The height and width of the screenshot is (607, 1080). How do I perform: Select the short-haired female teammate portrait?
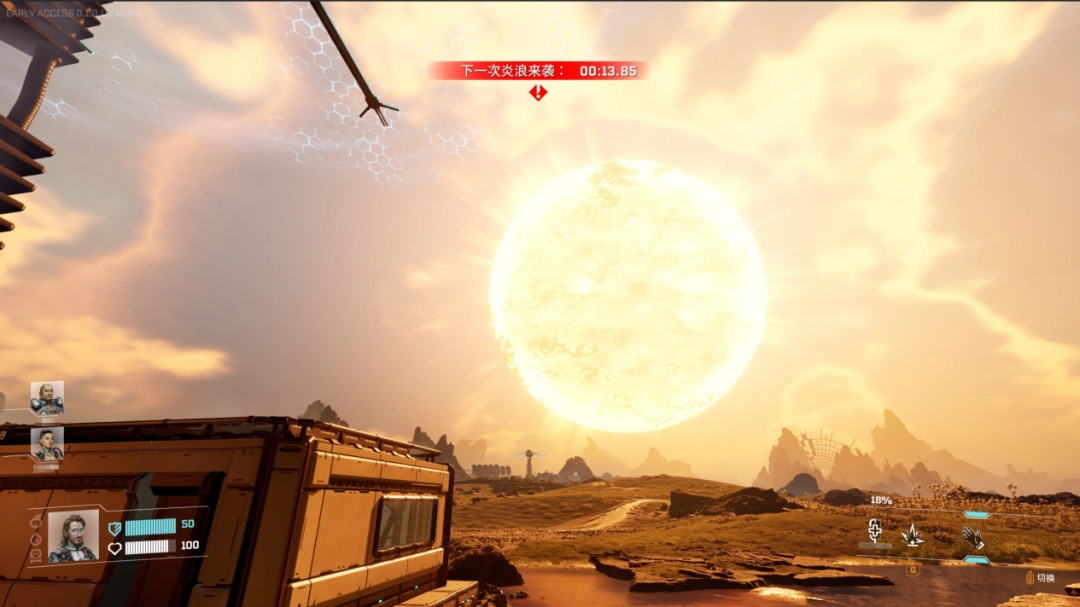coord(47,443)
